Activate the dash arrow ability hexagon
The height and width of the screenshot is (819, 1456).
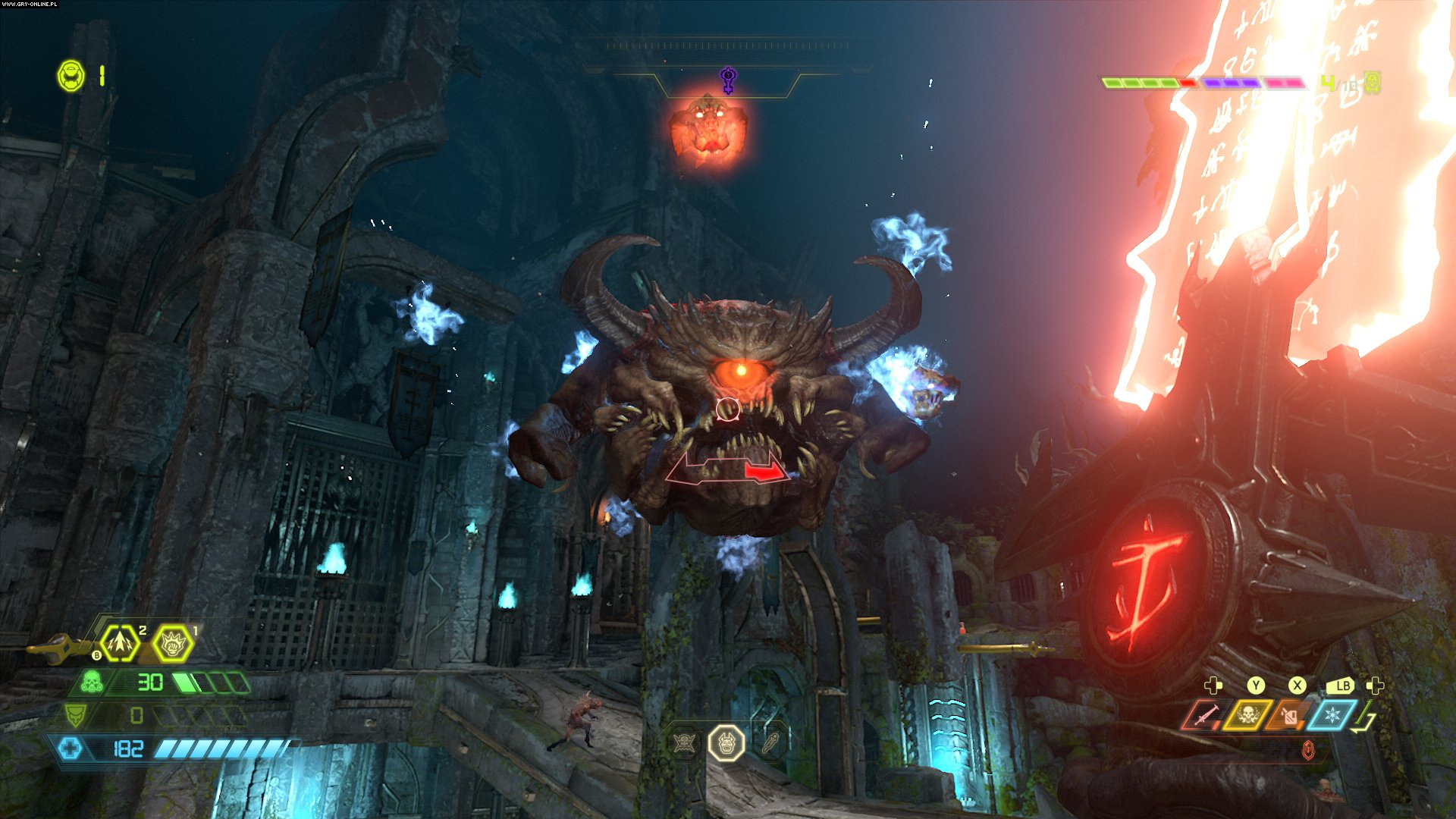pos(121,644)
